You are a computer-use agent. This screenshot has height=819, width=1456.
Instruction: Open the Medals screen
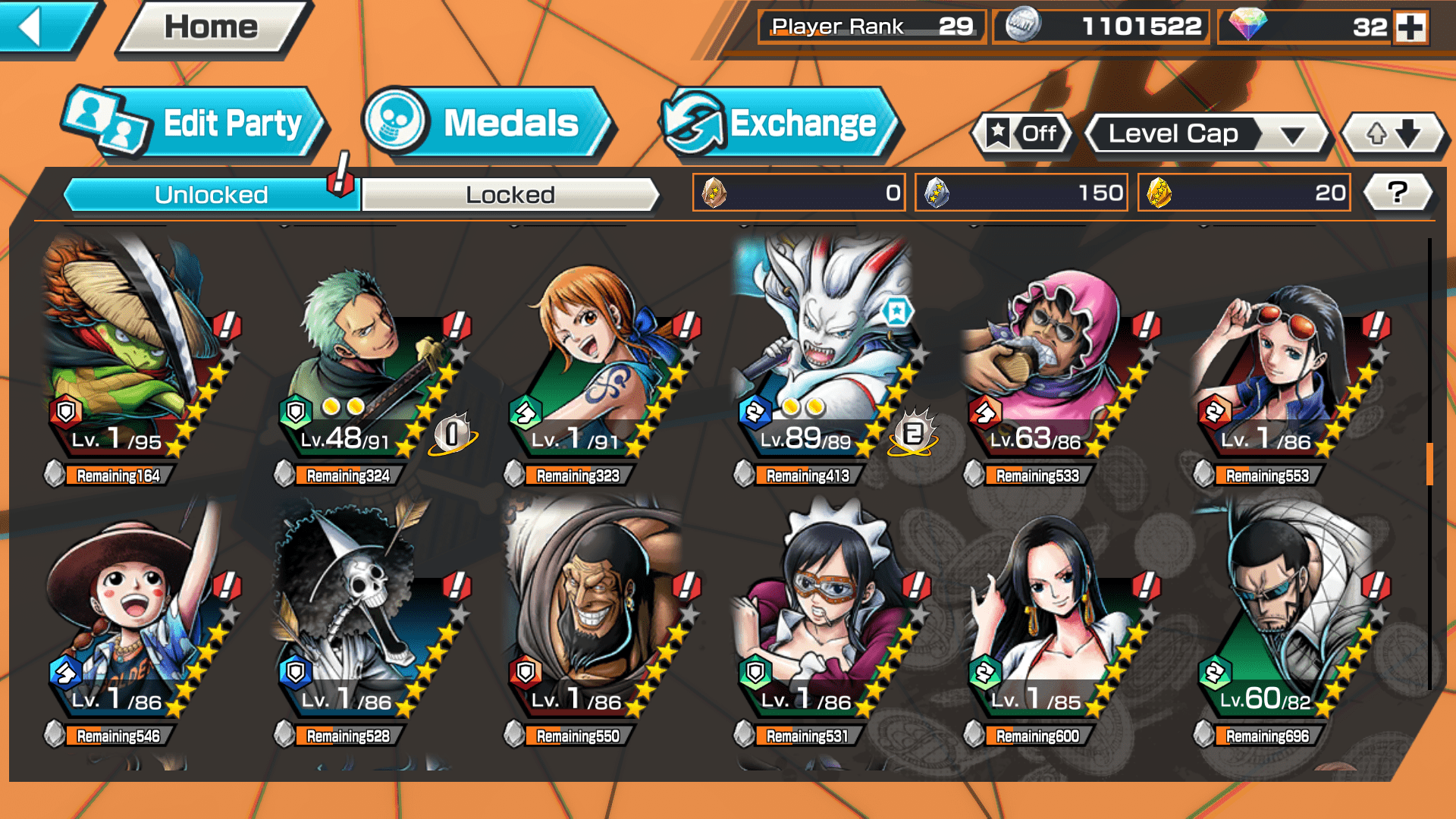coord(485,124)
